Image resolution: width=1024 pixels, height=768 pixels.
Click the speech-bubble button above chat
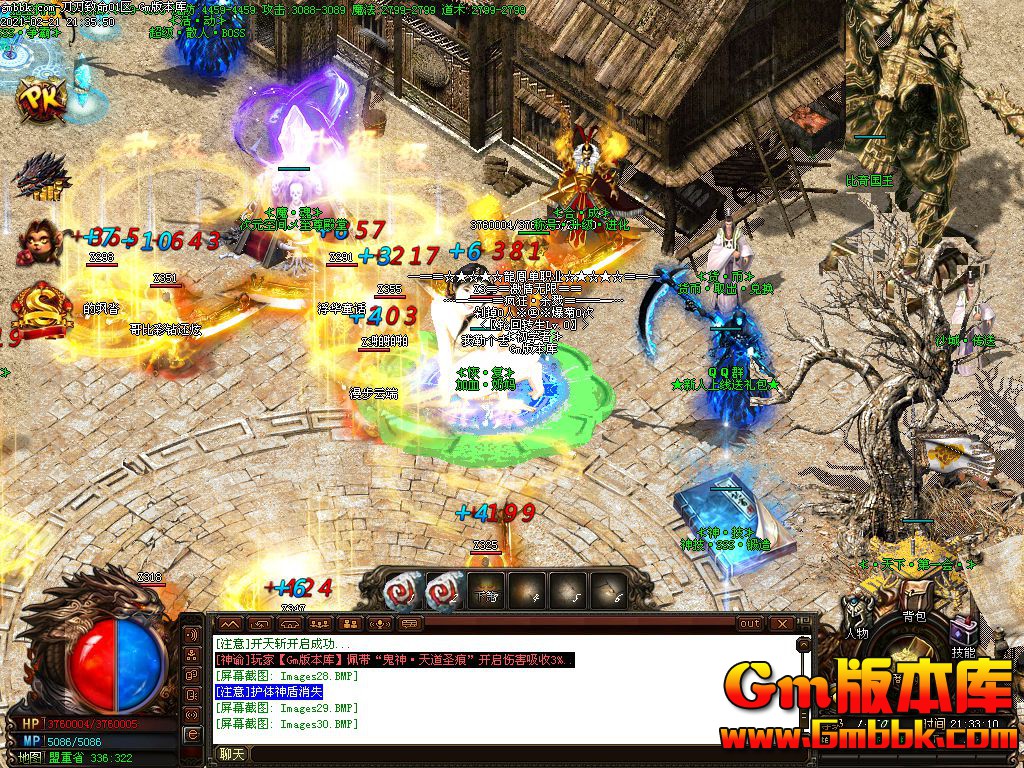click(409, 624)
